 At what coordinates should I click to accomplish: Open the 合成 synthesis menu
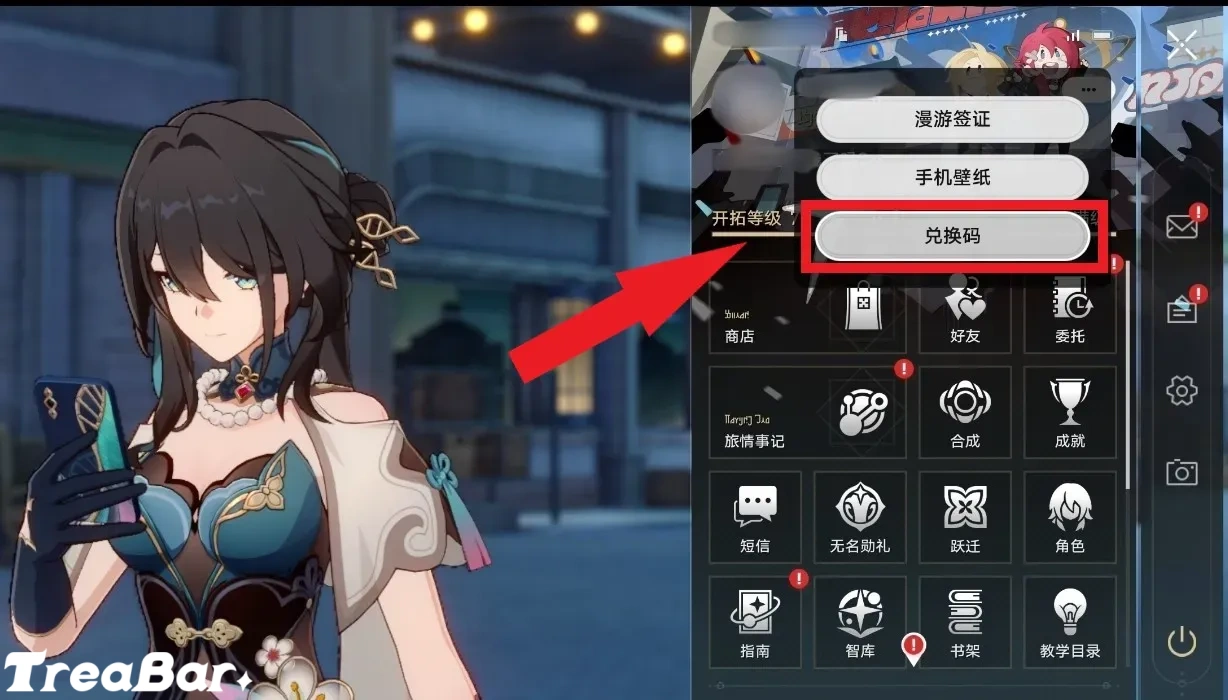pyautogui.click(x=965, y=412)
